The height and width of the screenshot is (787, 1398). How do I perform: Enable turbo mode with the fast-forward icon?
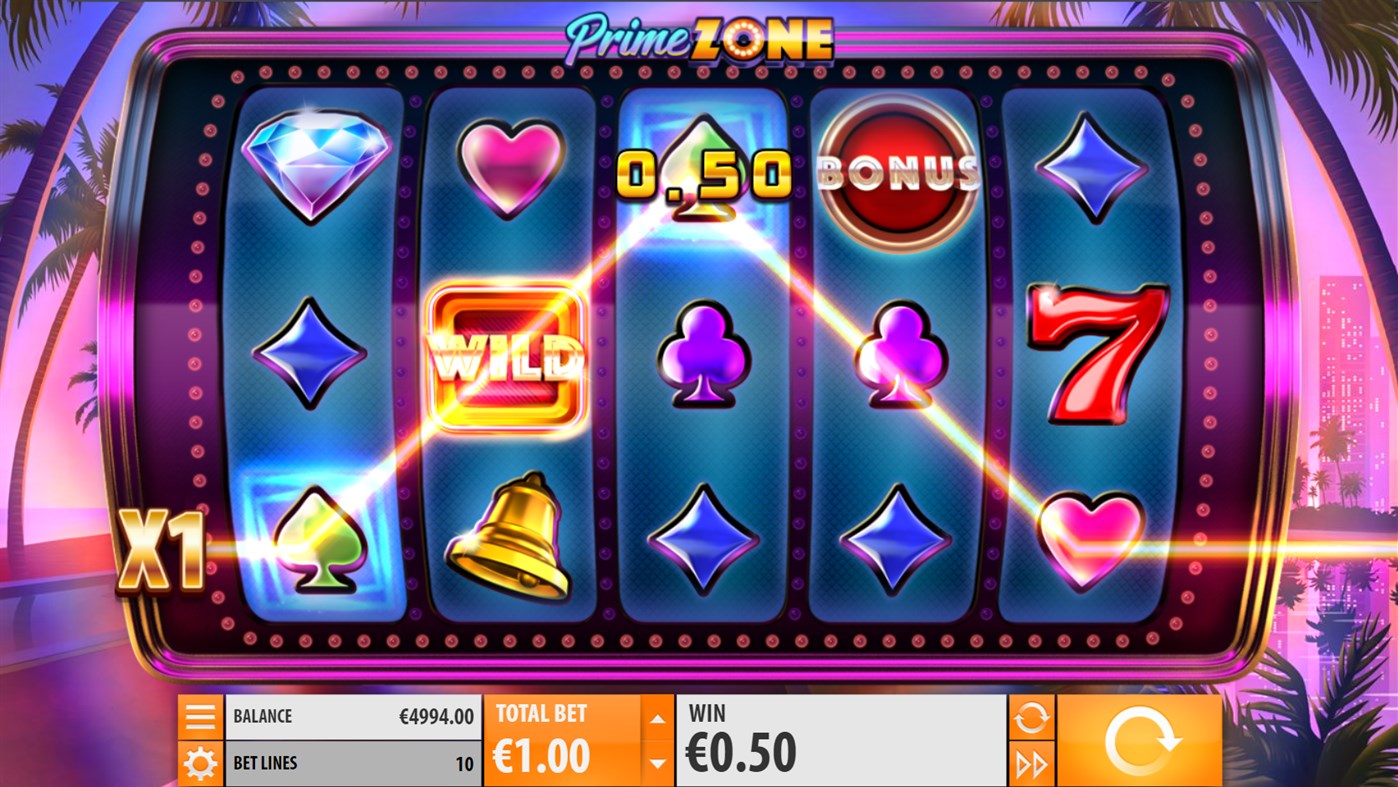click(1032, 763)
